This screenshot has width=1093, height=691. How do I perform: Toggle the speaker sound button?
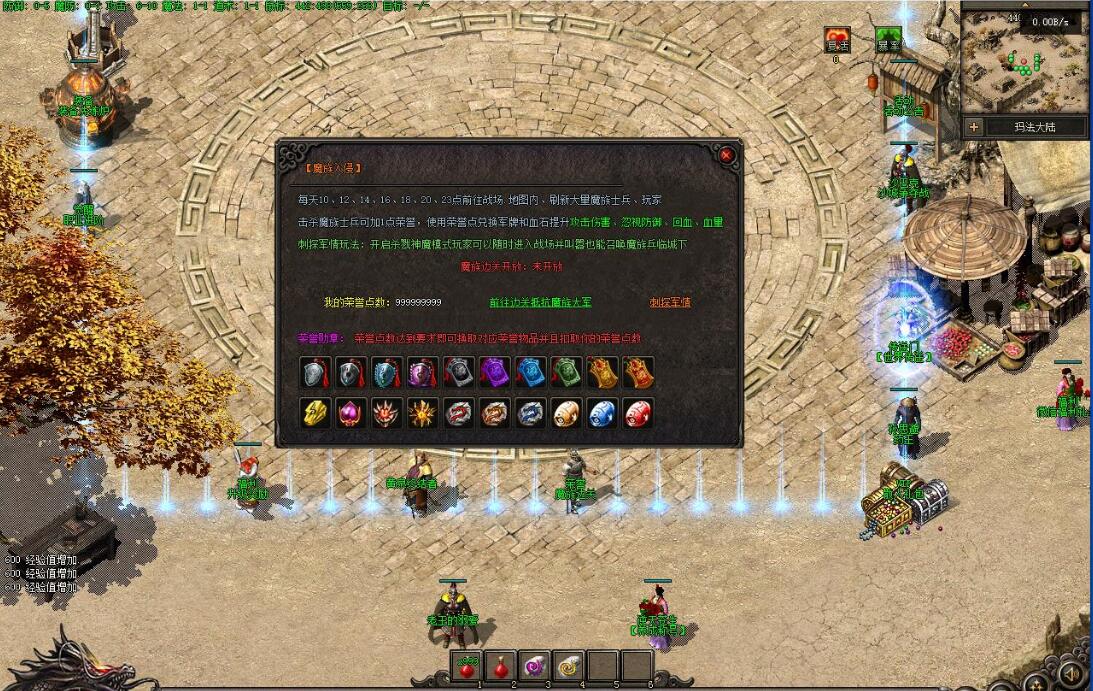[x=1072, y=675]
